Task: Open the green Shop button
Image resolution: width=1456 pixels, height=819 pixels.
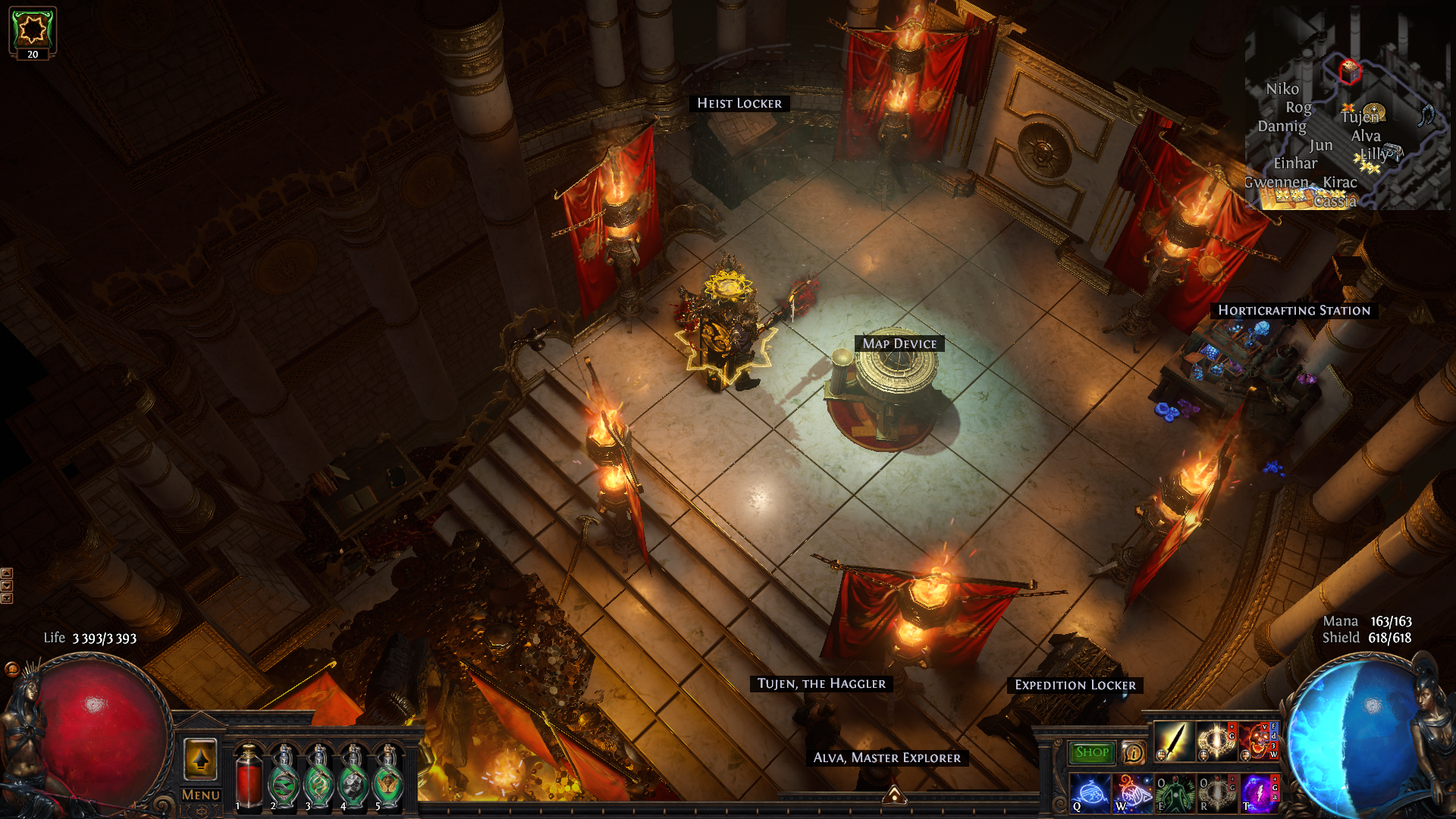Action: [1091, 752]
